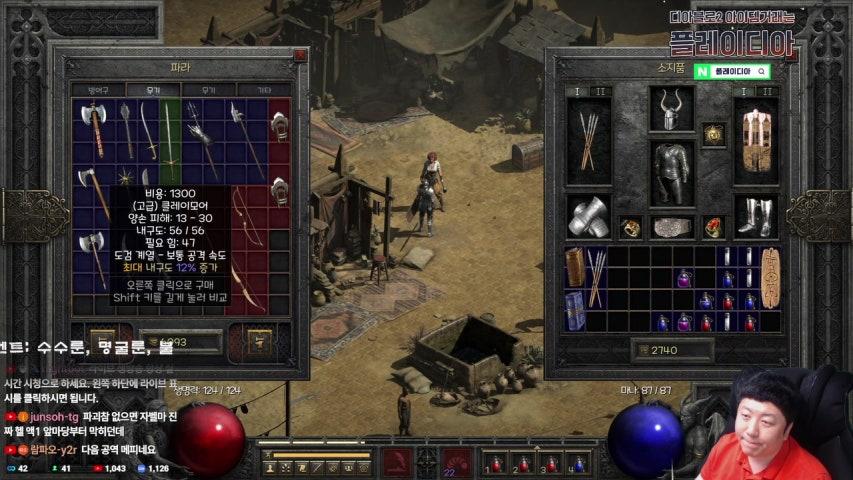
Task: Click the buy button at shop bottom left
Action: 102,342
